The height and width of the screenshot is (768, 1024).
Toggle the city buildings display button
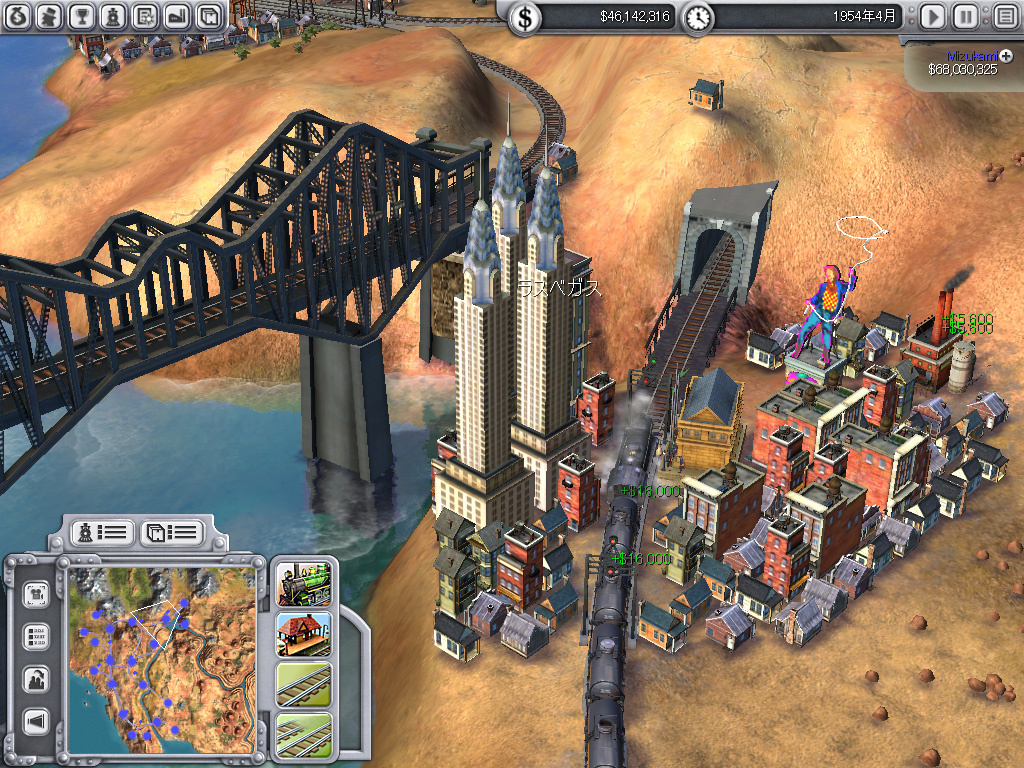pos(37,680)
